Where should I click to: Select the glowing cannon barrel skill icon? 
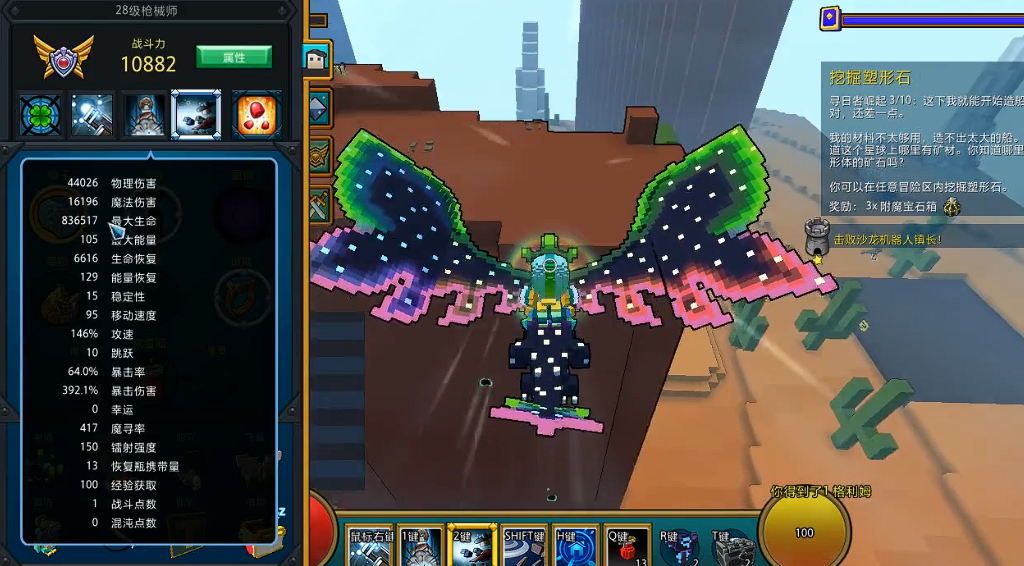[92, 114]
